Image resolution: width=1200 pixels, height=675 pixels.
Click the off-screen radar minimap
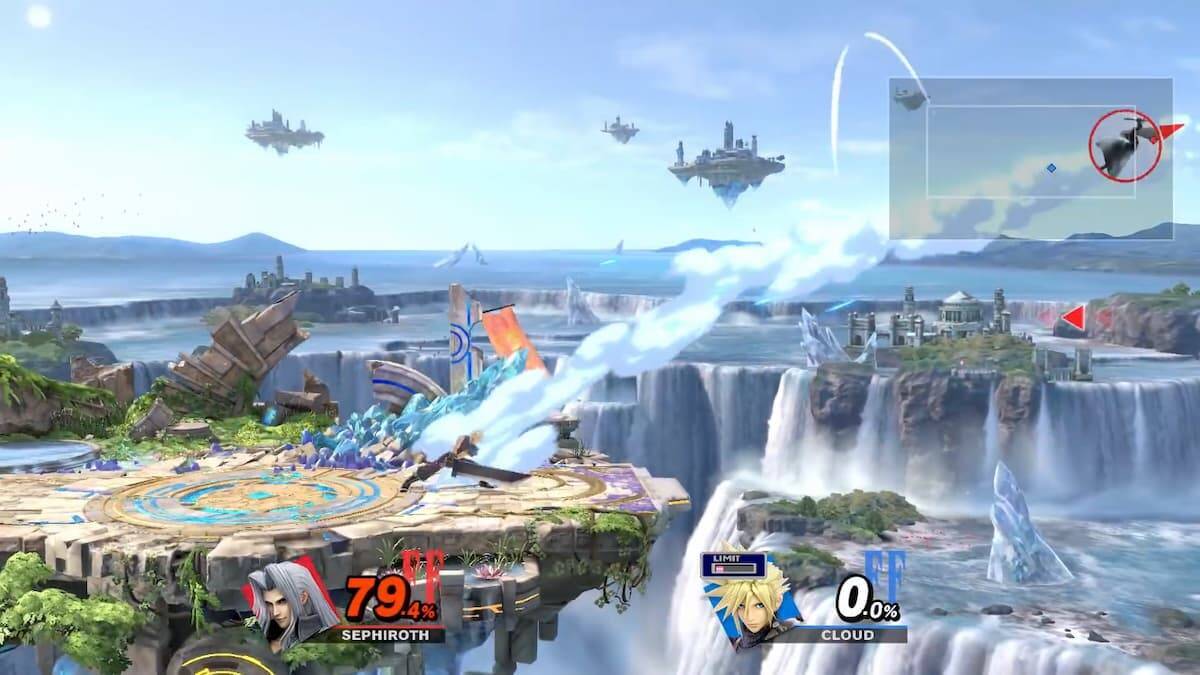point(1030,158)
